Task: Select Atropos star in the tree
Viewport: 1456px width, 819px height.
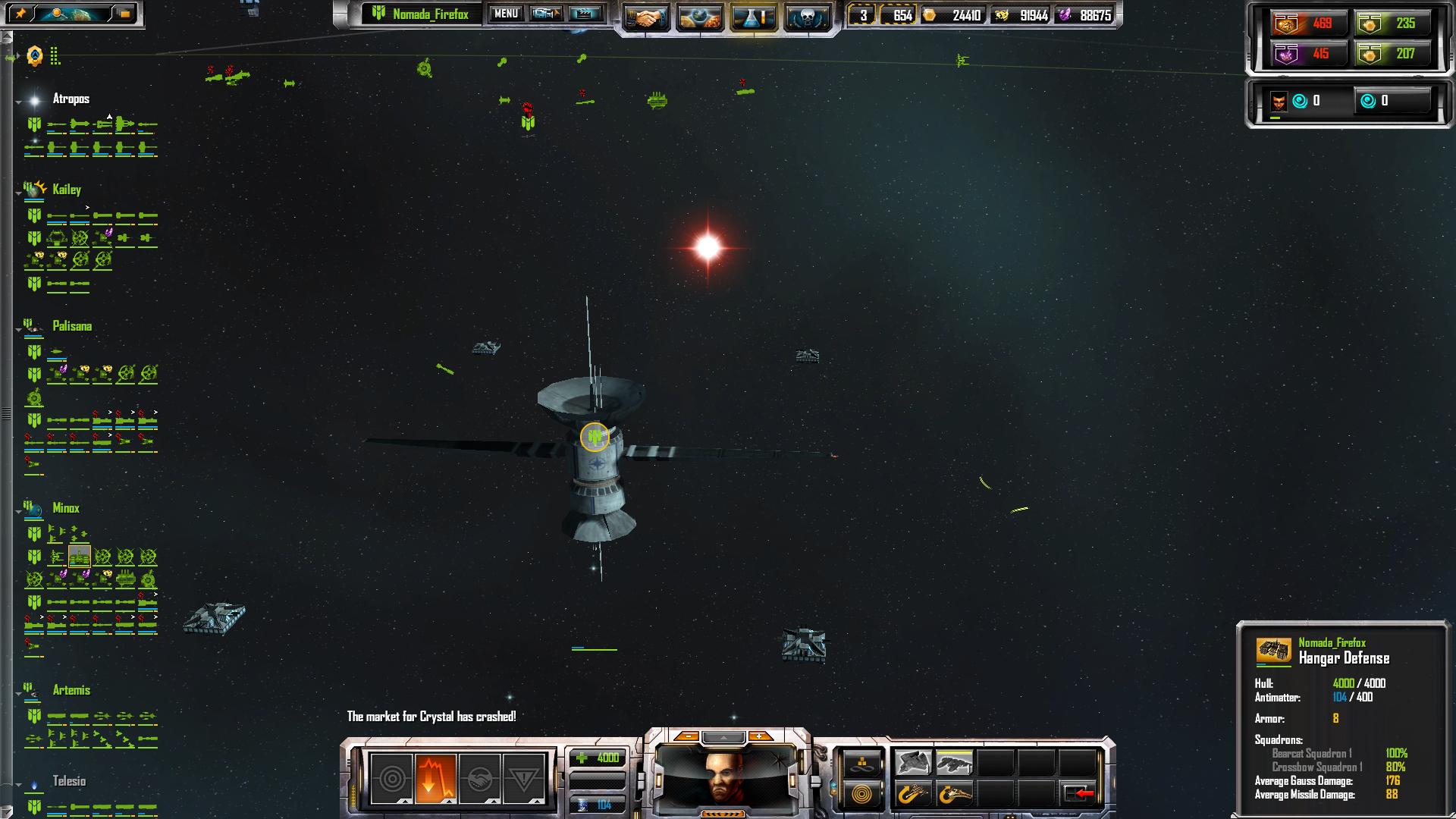Action: tap(71, 99)
